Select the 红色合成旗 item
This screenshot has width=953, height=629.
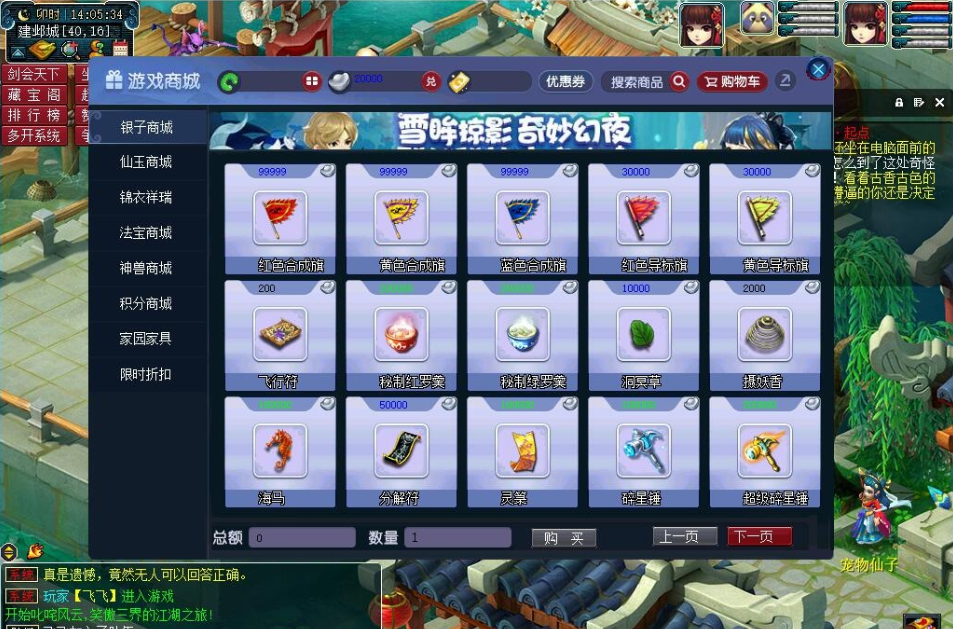click(x=280, y=218)
